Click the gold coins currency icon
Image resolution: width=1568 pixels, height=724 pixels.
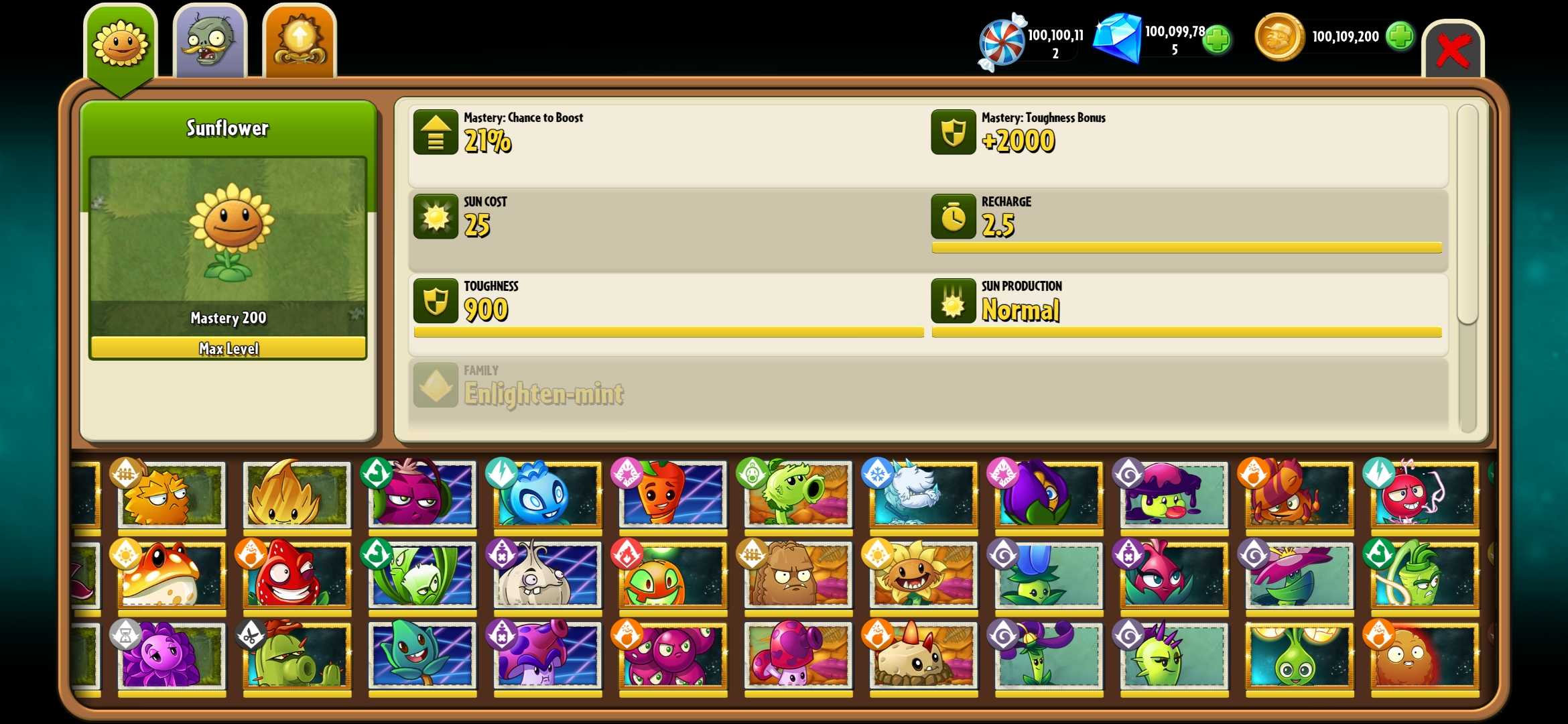click(1279, 37)
